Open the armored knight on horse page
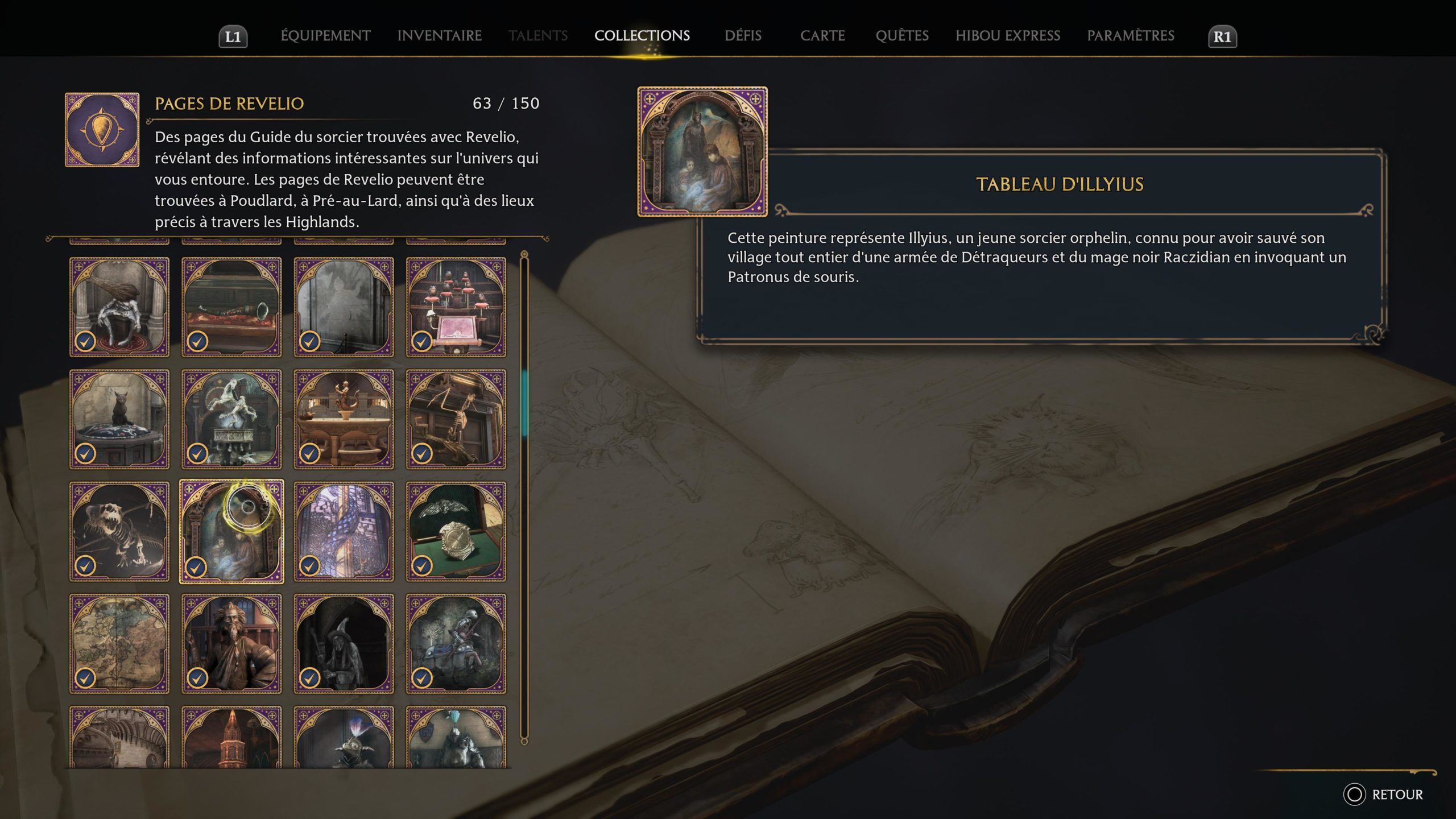This screenshot has height=819, width=1456. pos(456,643)
